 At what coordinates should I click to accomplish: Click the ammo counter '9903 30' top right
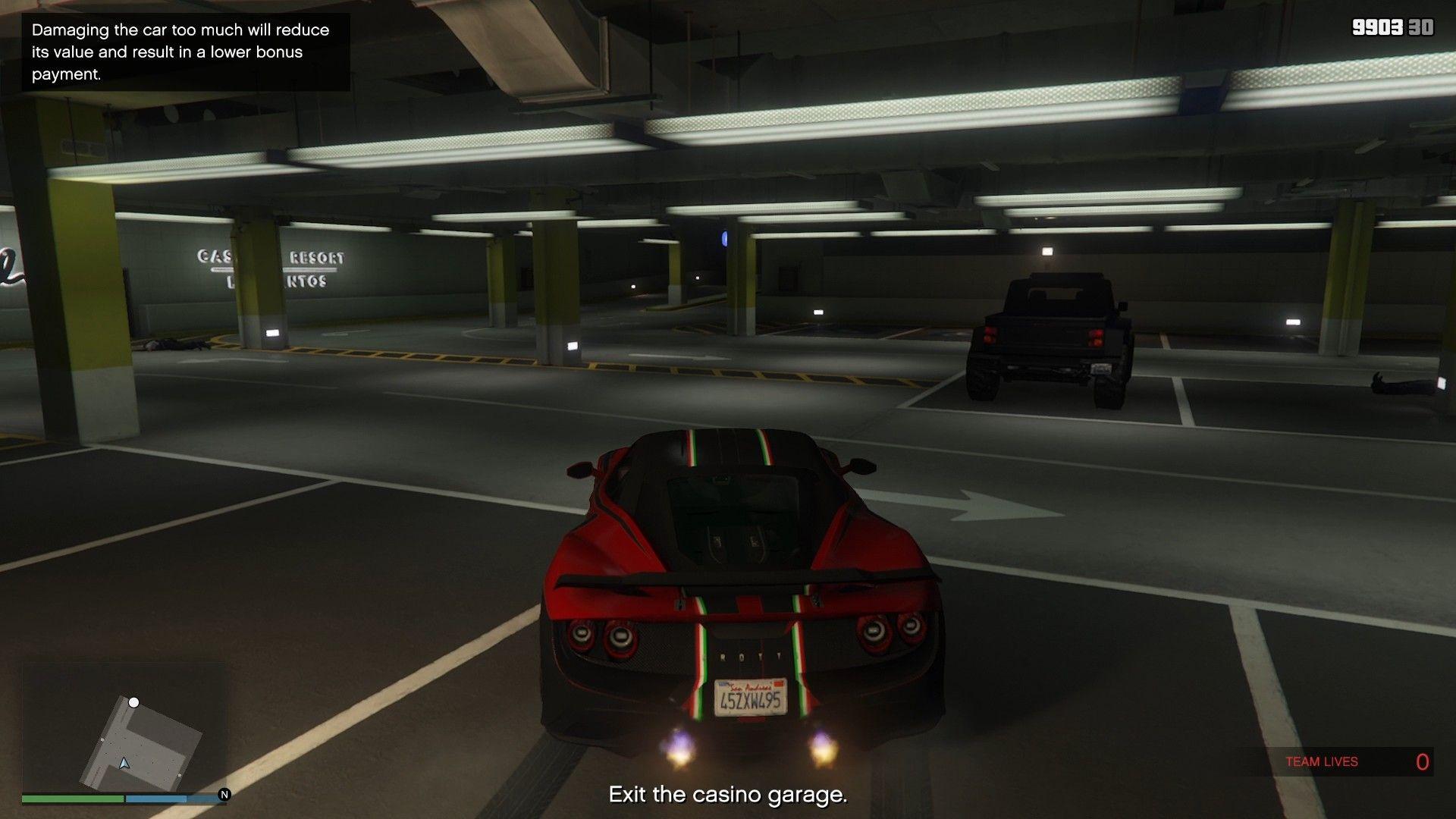1395,28
